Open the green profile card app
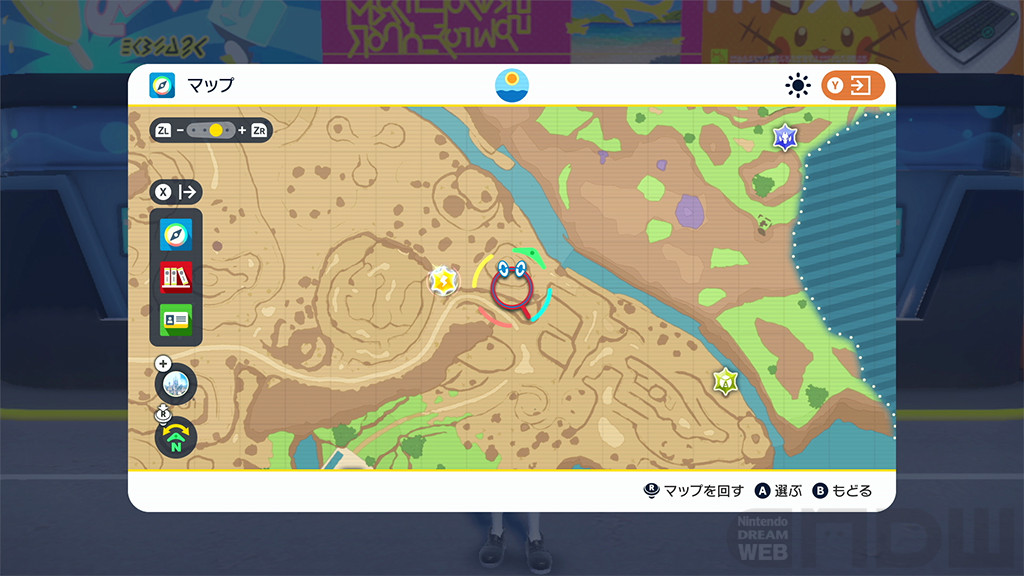 coord(176,320)
